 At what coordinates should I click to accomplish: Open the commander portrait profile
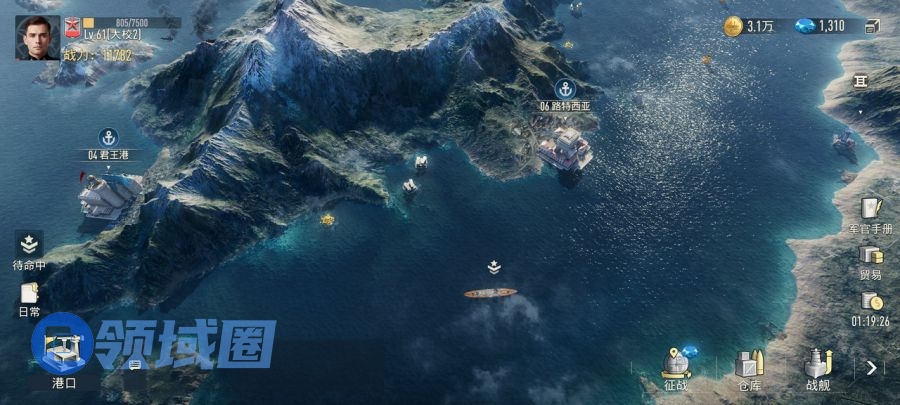pyautogui.click(x=37, y=38)
